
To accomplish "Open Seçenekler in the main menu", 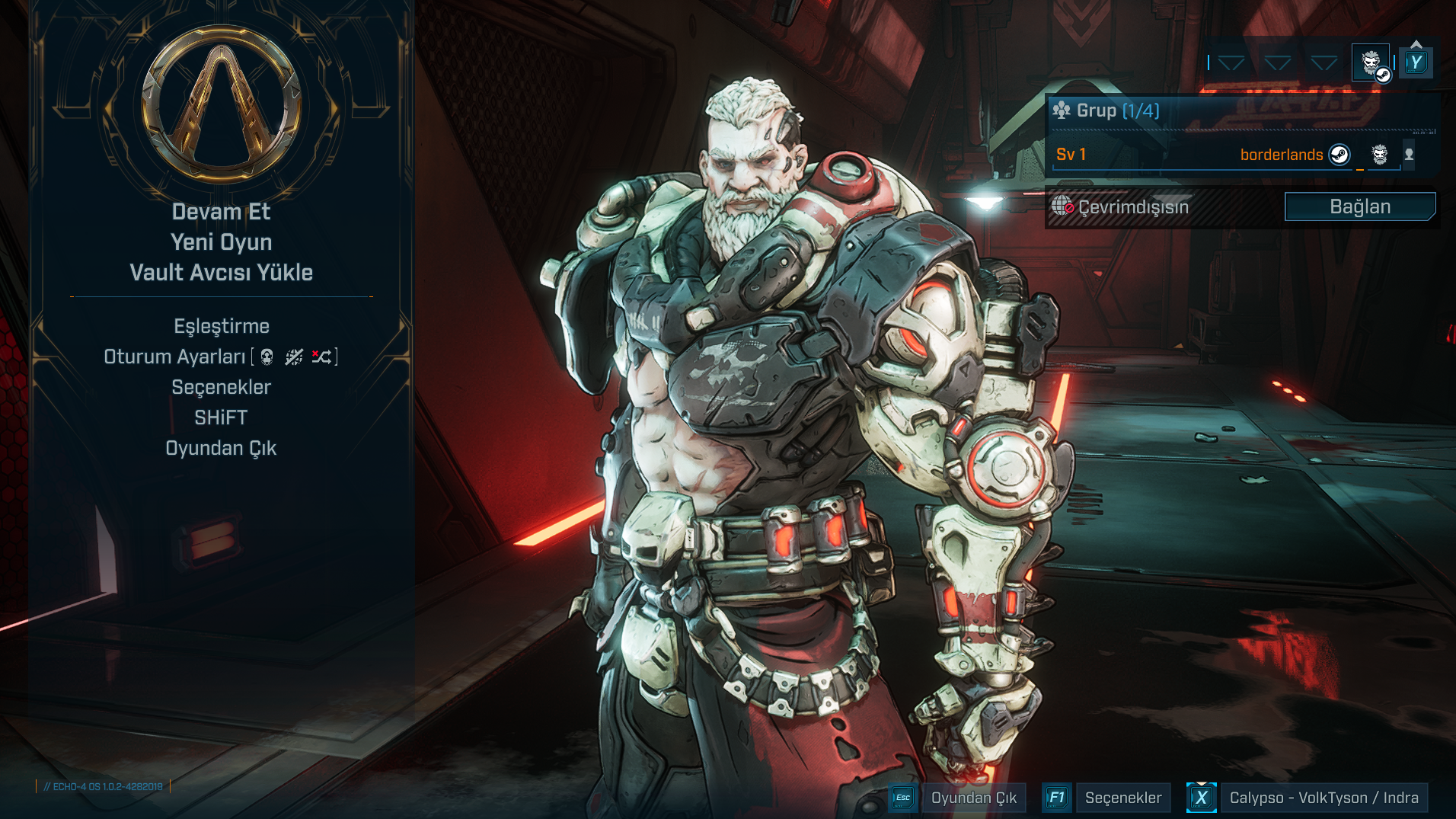I will click(x=221, y=387).
